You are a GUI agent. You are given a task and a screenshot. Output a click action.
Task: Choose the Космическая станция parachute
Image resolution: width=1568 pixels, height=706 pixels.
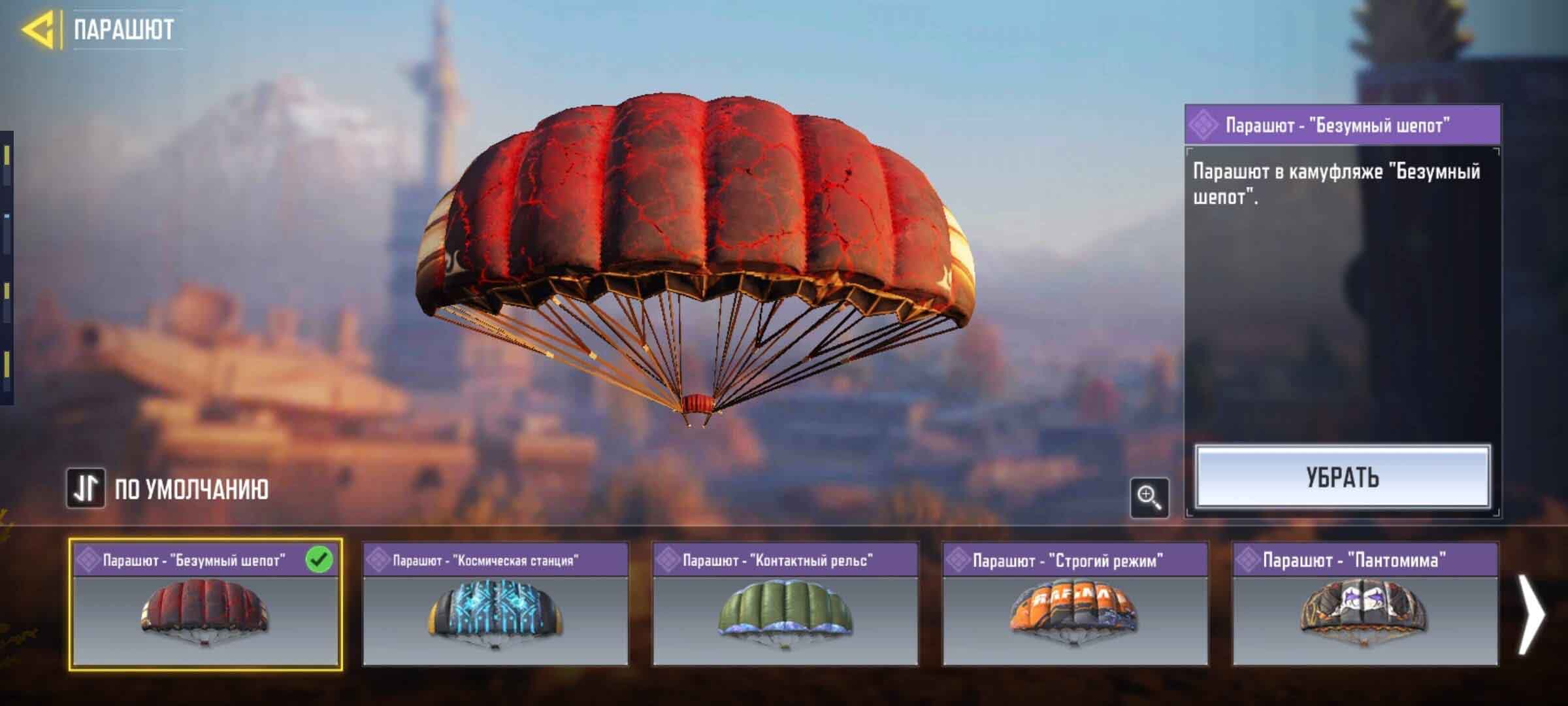click(495, 603)
